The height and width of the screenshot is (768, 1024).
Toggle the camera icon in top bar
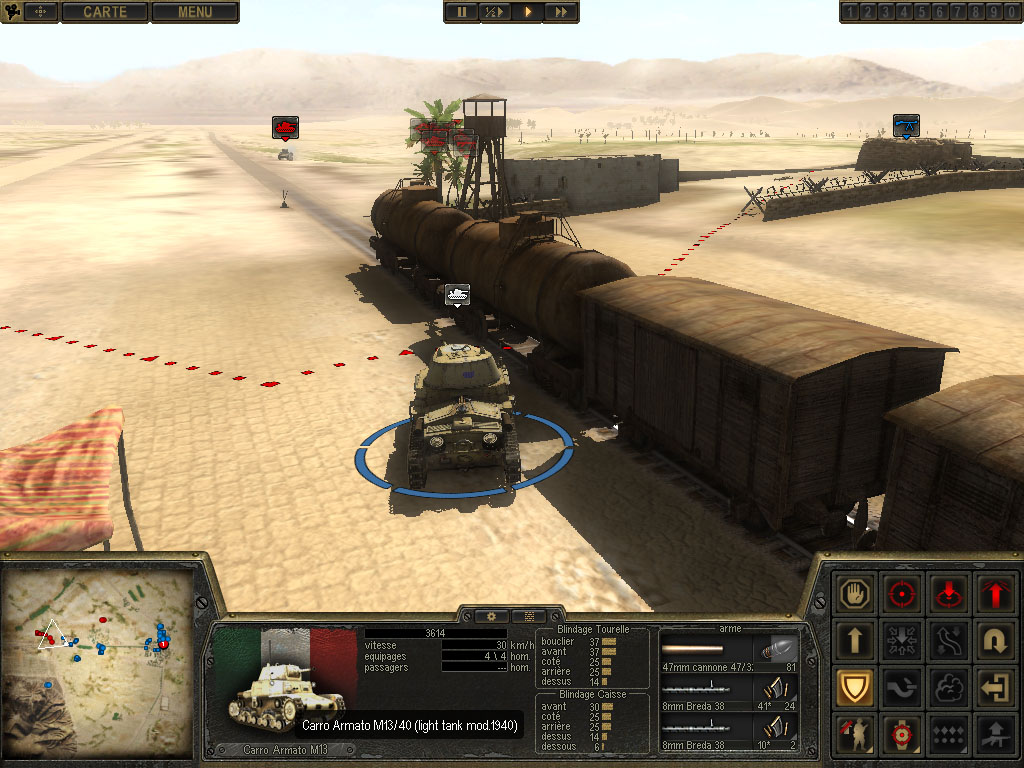(x=15, y=12)
